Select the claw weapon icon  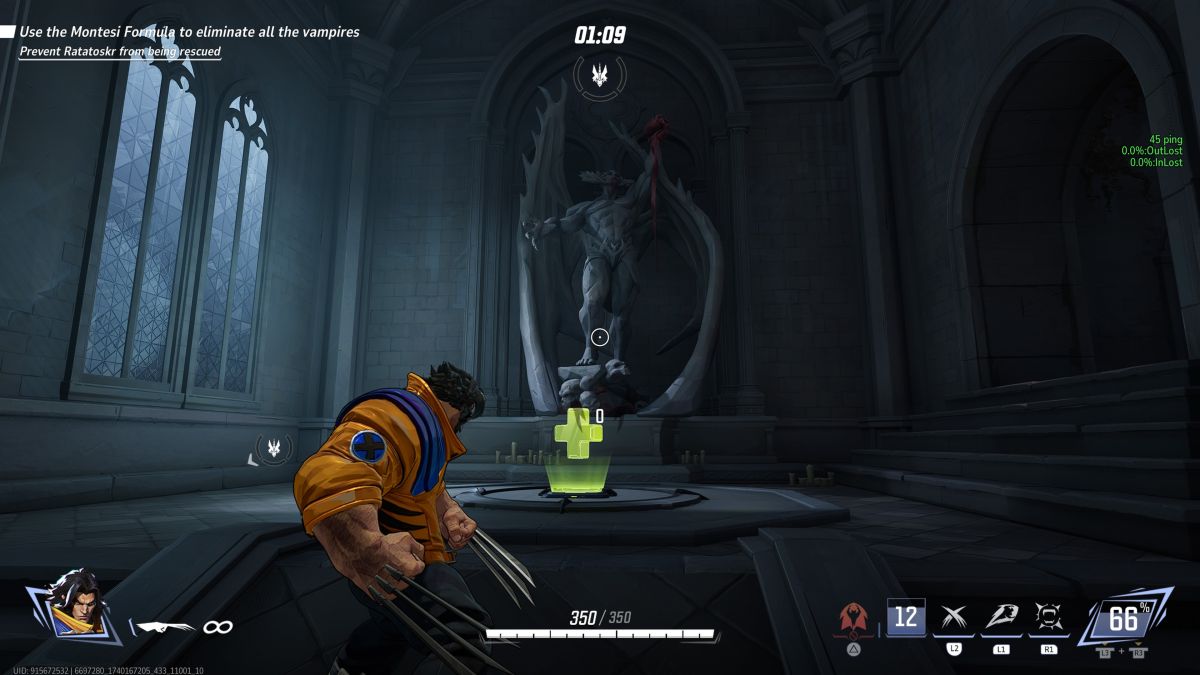pos(166,627)
